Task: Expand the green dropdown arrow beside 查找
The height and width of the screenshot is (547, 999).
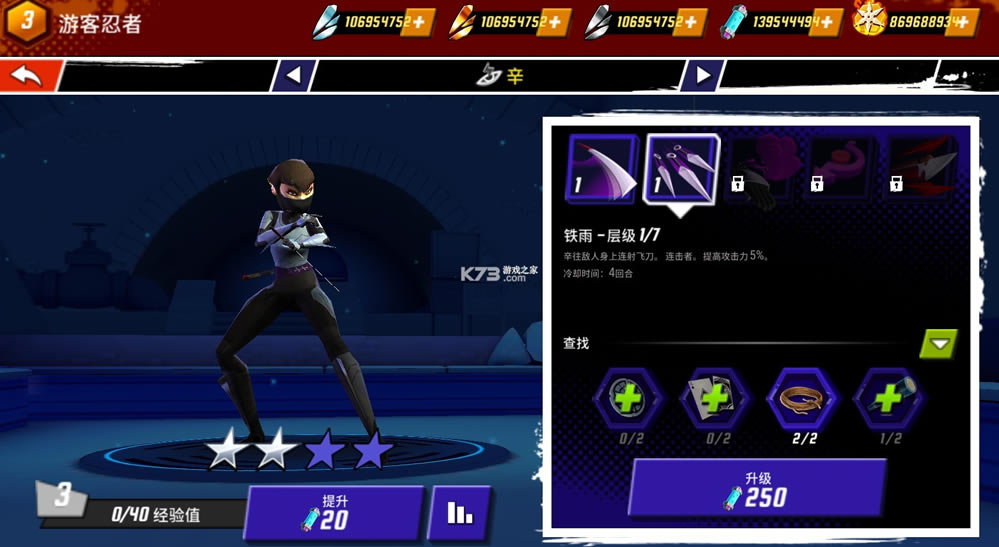Action: click(x=938, y=344)
